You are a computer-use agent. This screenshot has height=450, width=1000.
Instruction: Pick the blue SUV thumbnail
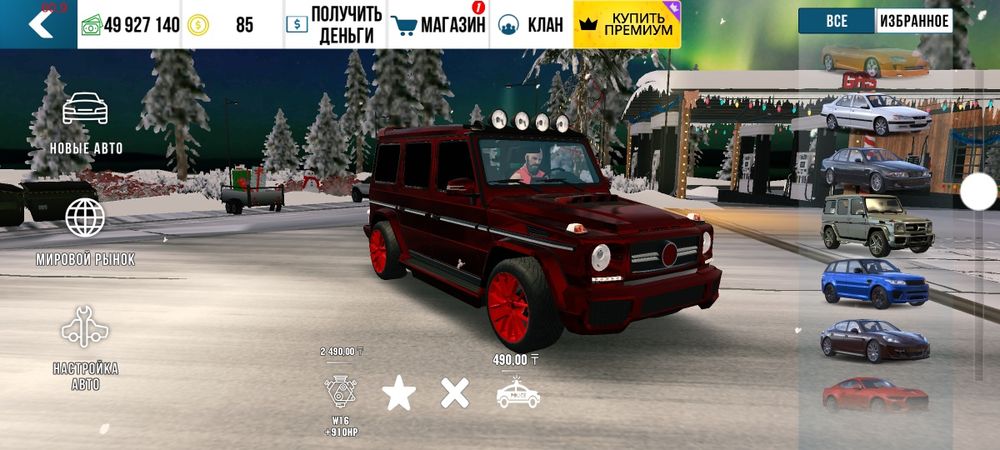point(875,283)
